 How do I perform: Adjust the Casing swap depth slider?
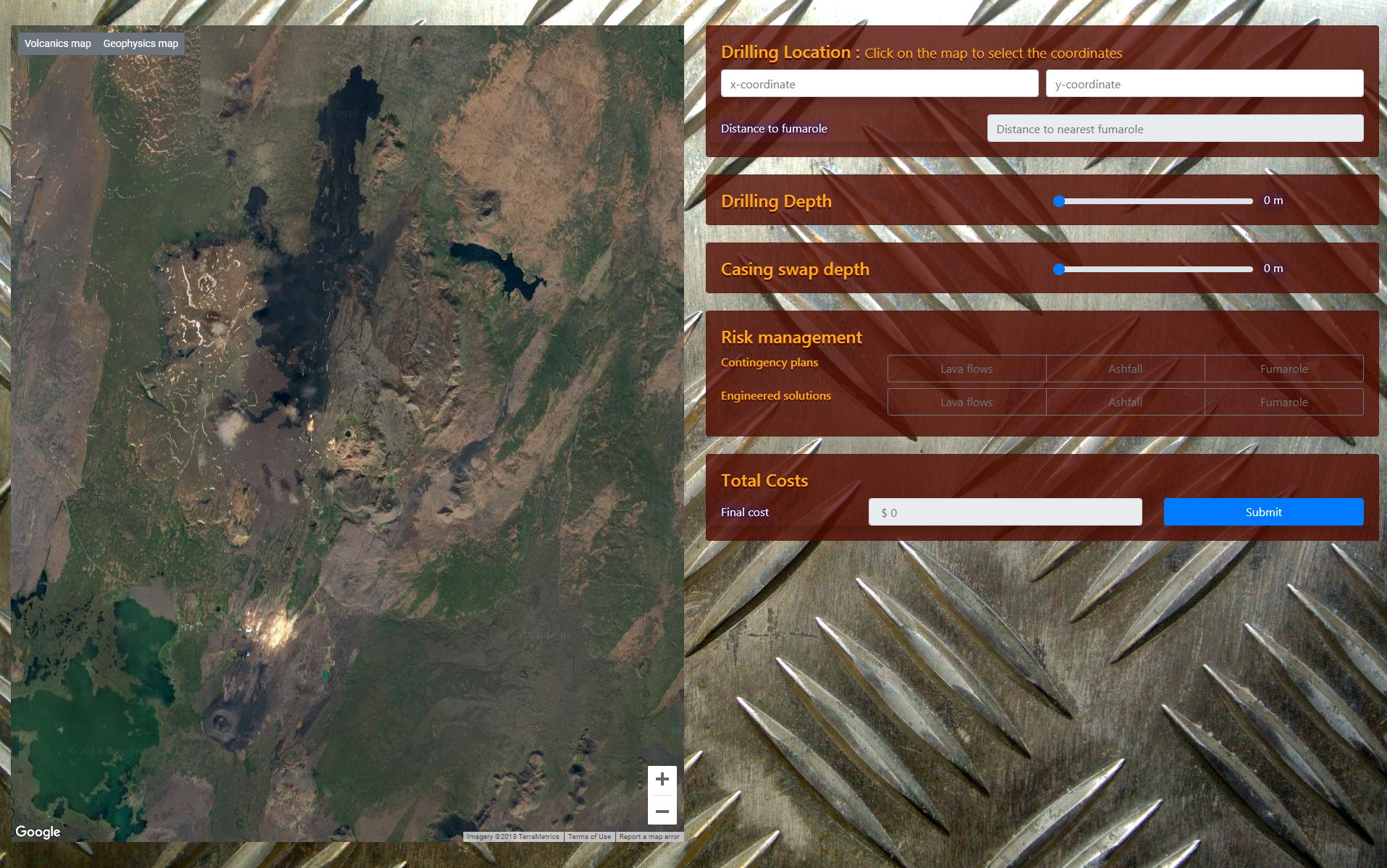1061,269
